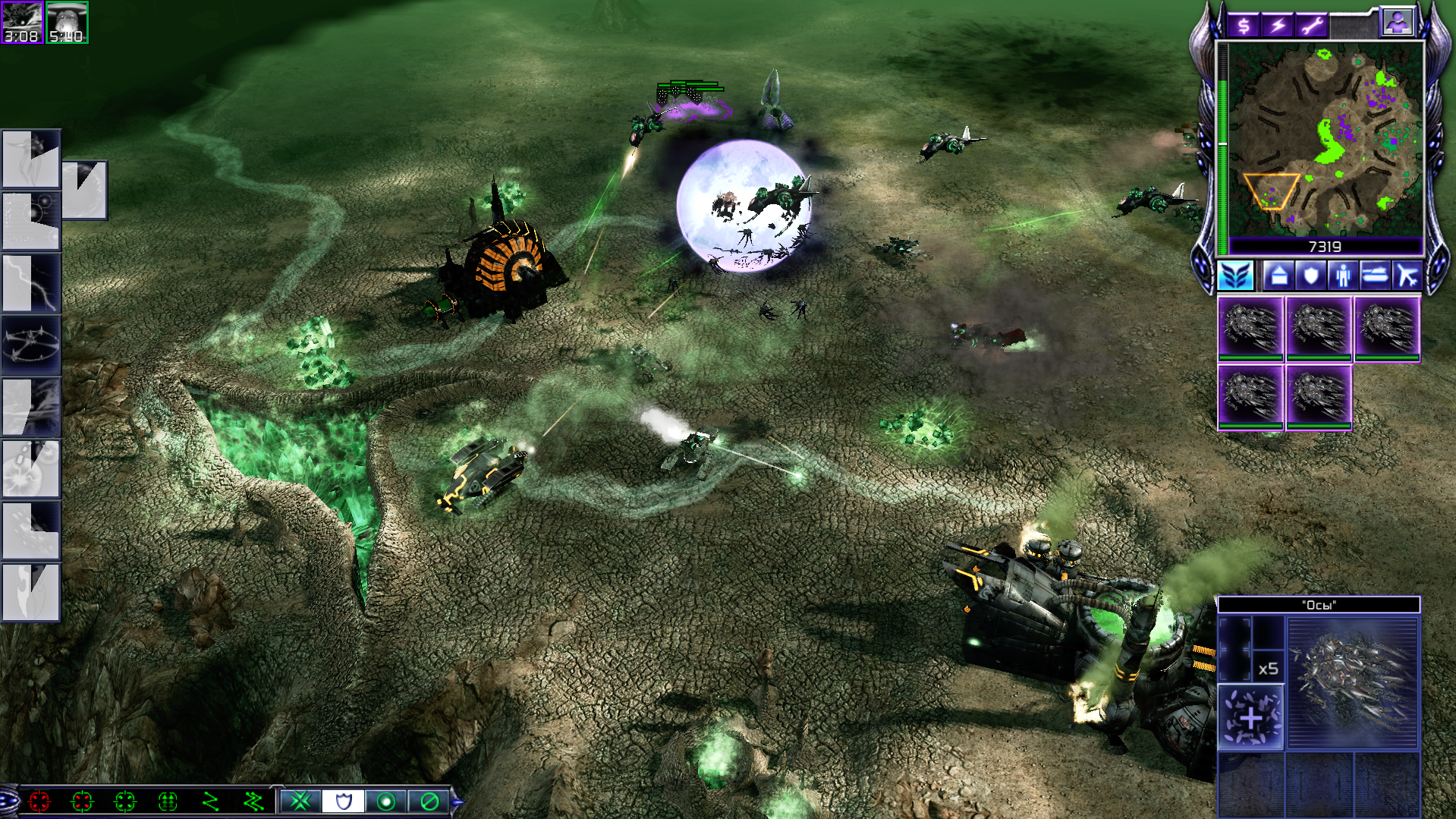Activate the spiked ring support power
The image size is (1456, 819).
pyautogui.click(x=31, y=345)
